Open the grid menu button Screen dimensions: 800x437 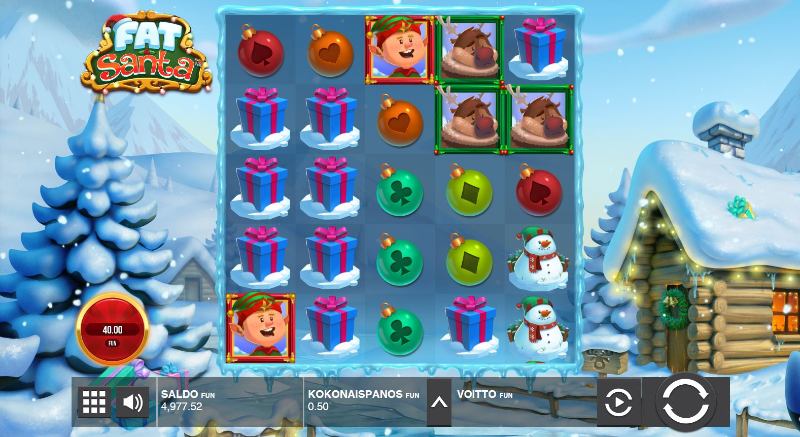point(94,403)
